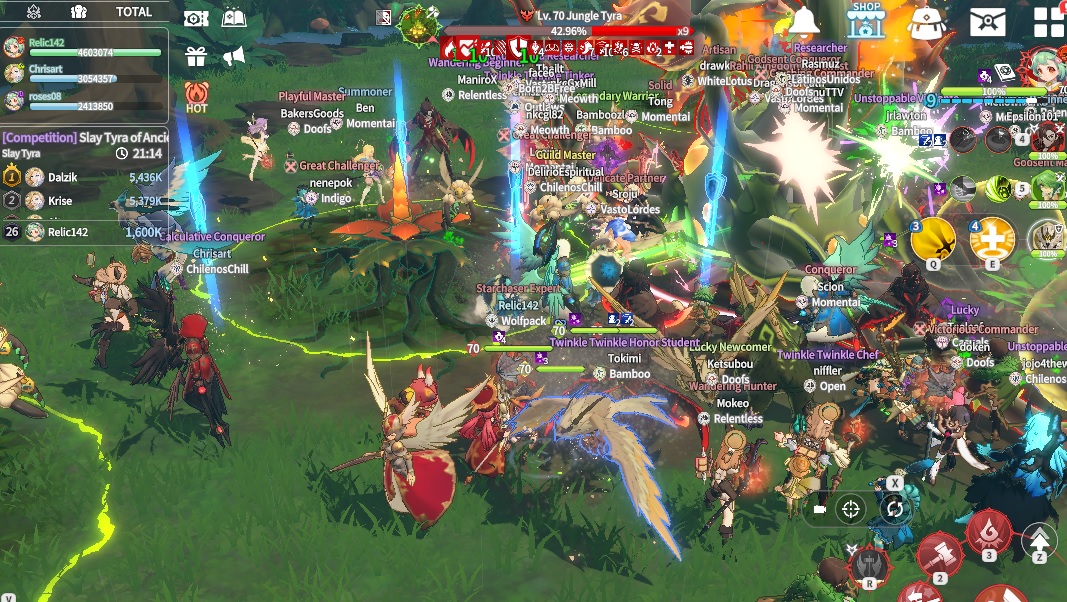Viewport: 1067px width, 602px height.
Task: Open the HOT events icon
Action: coord(196,97)
